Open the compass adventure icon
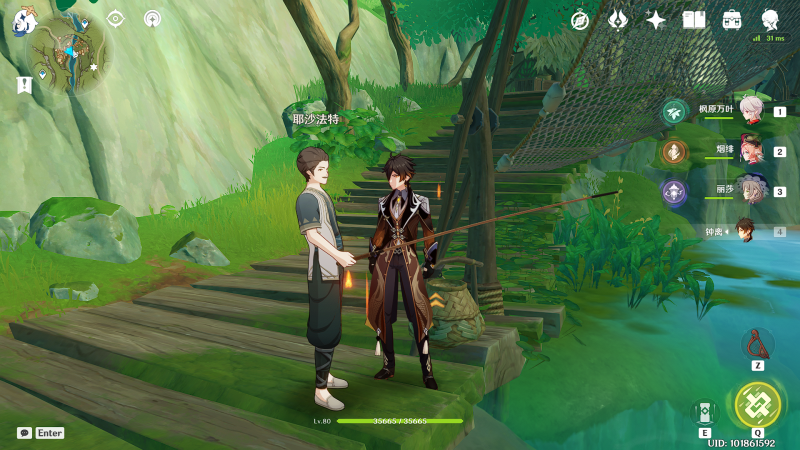The width and height of the screenshot is (800, 450). pyautogui.click(x=580, y=20)
